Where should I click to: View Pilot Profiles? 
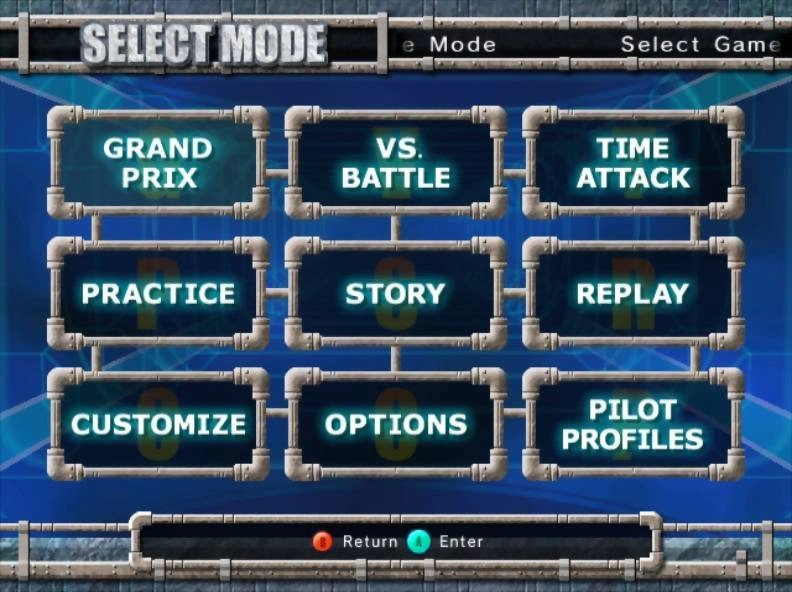point(633,423)
